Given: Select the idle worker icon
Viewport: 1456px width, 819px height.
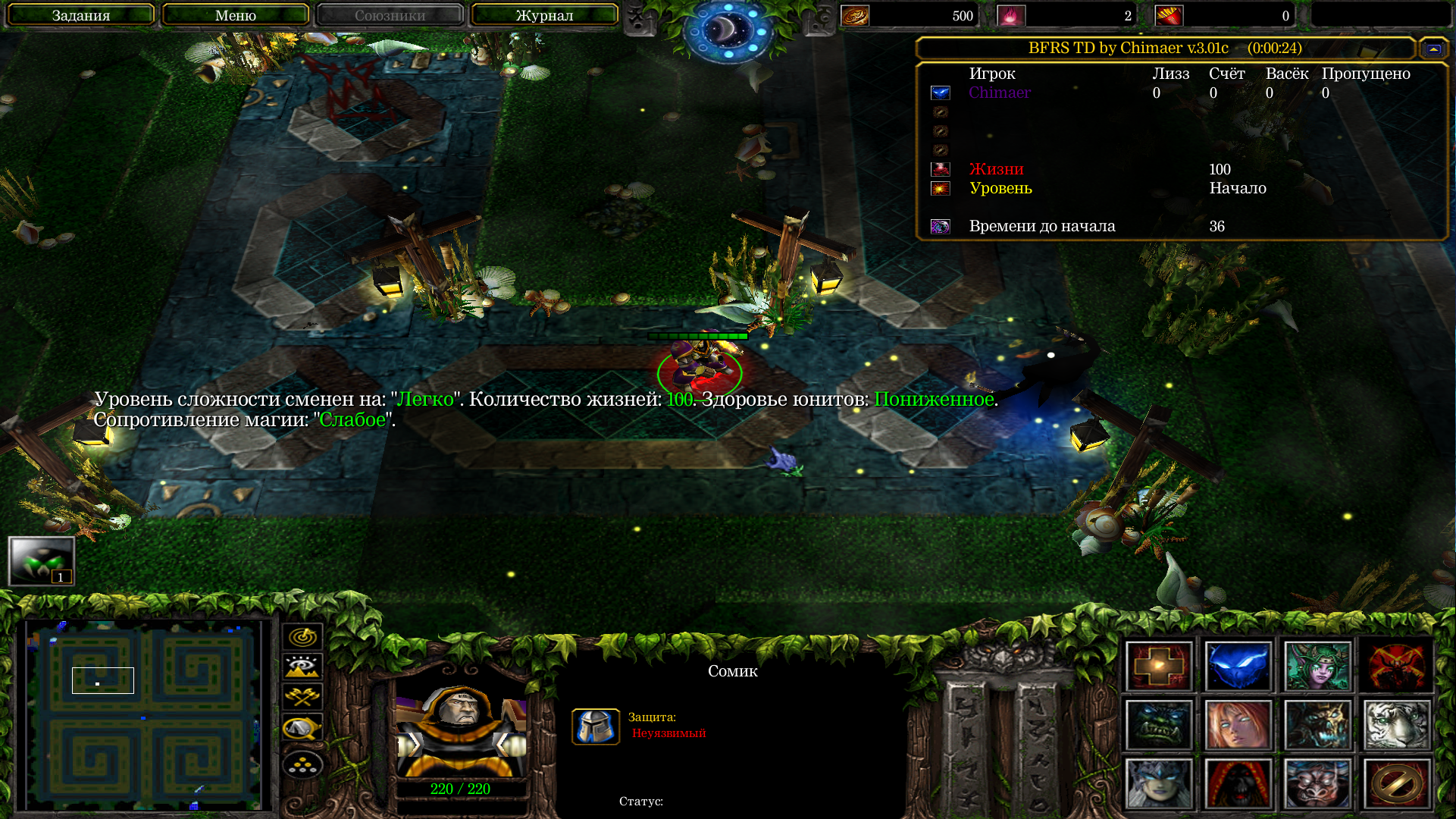Looking at the screenshot, I should pyautogui.click(x=42, y=561).
